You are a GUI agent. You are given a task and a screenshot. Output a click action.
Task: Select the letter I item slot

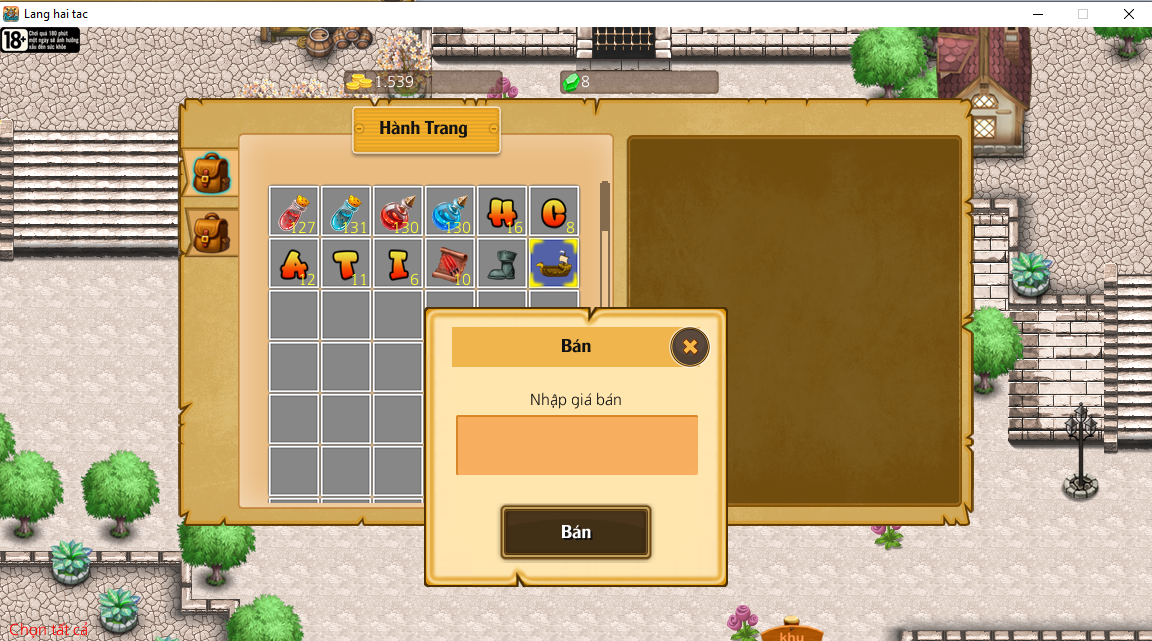[398, 264]
